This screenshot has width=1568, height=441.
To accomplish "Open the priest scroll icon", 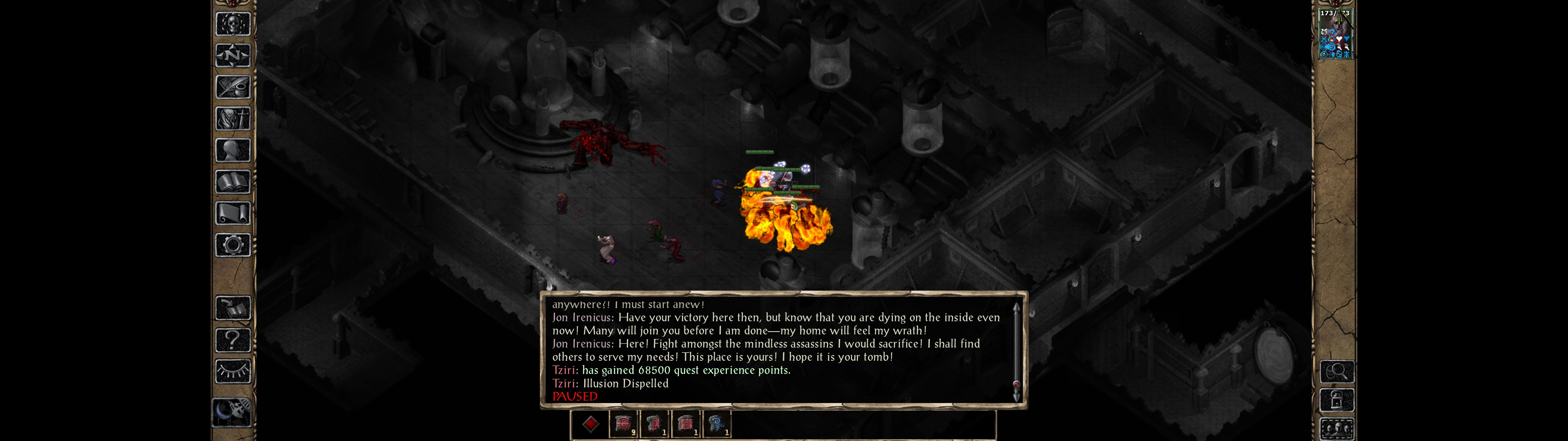I will pyautogui.click(x=232, y=214).
